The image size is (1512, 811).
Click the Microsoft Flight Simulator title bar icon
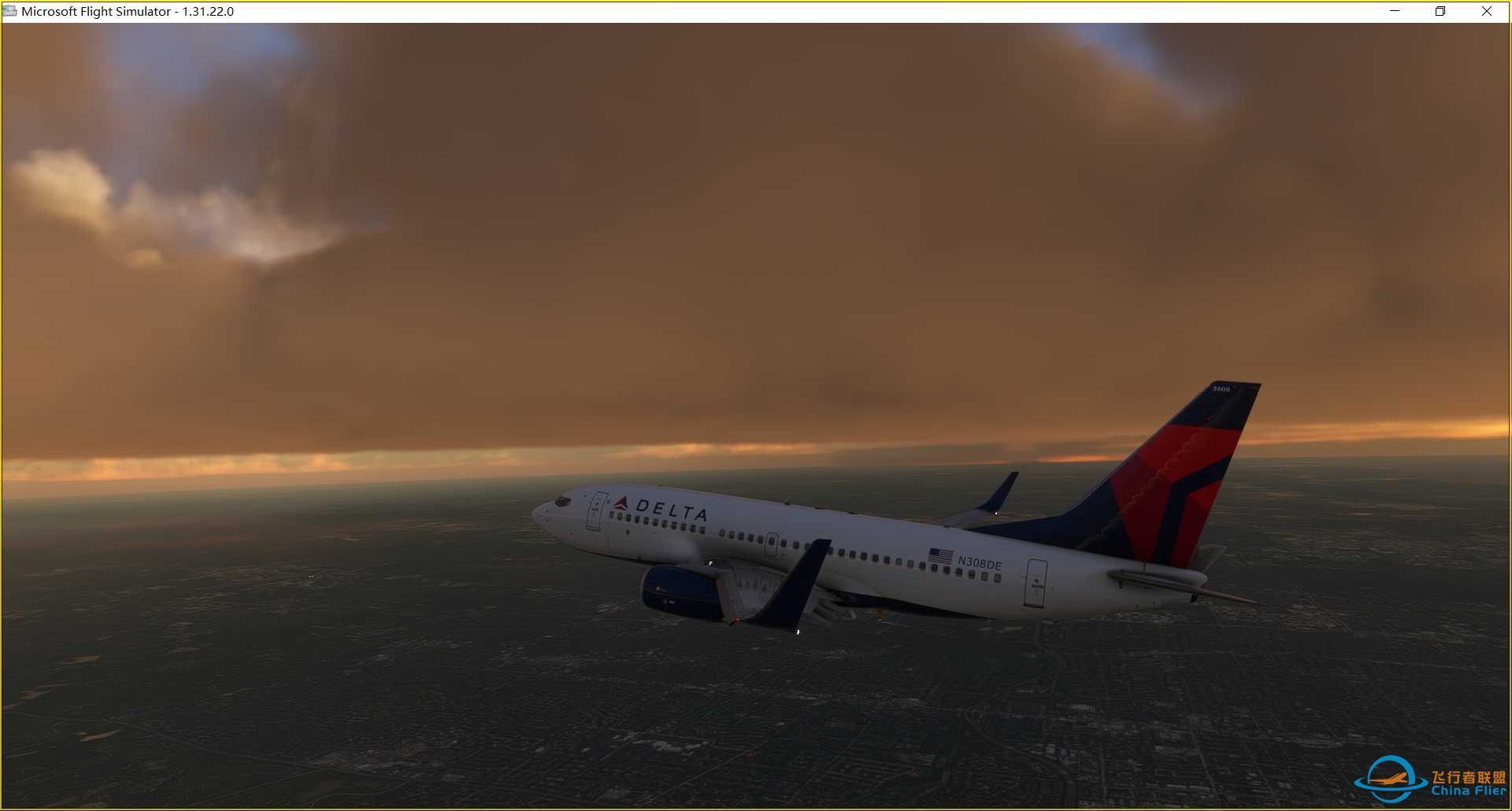tap(11, 12)
